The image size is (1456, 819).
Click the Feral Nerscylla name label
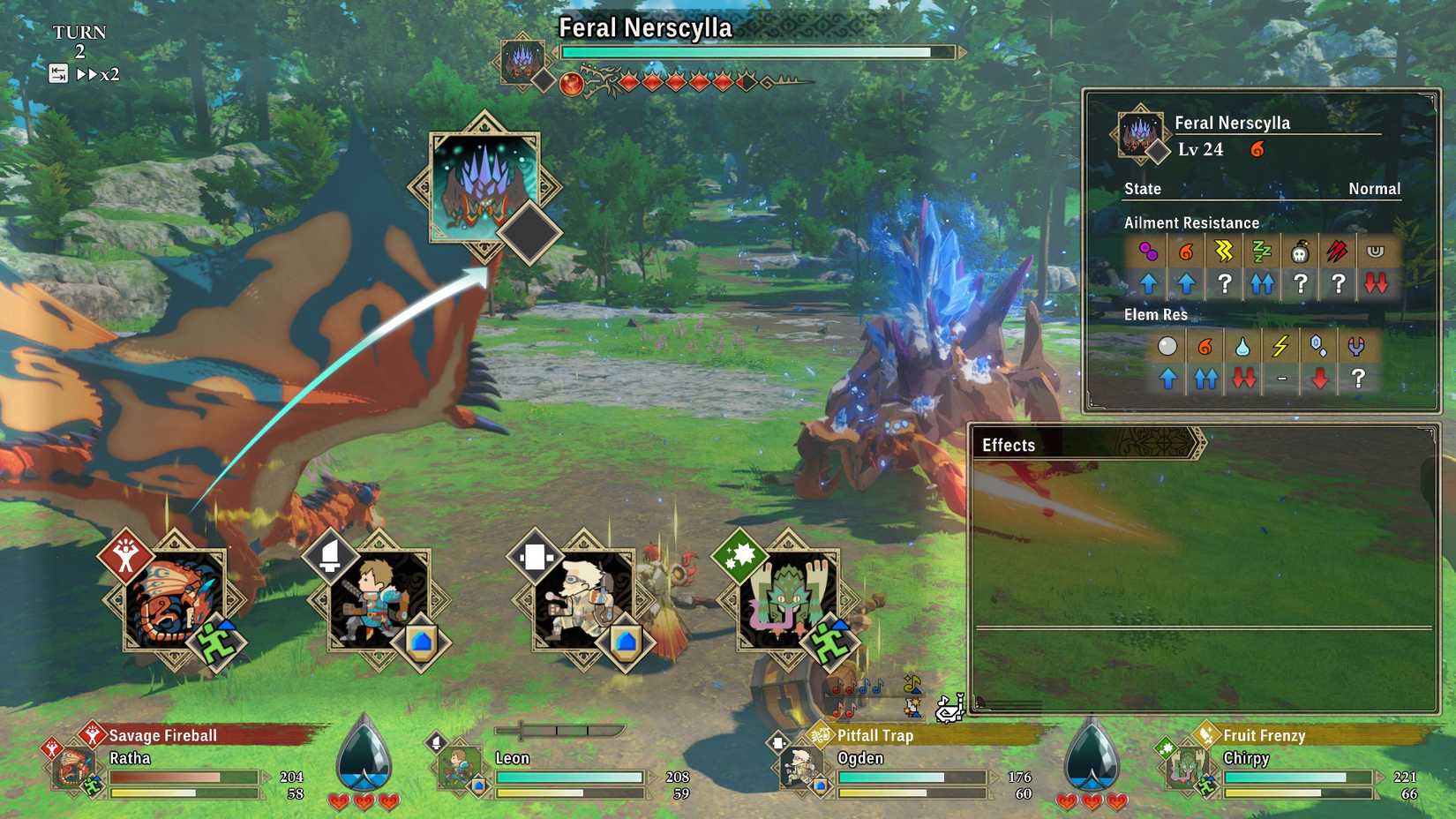646,28
